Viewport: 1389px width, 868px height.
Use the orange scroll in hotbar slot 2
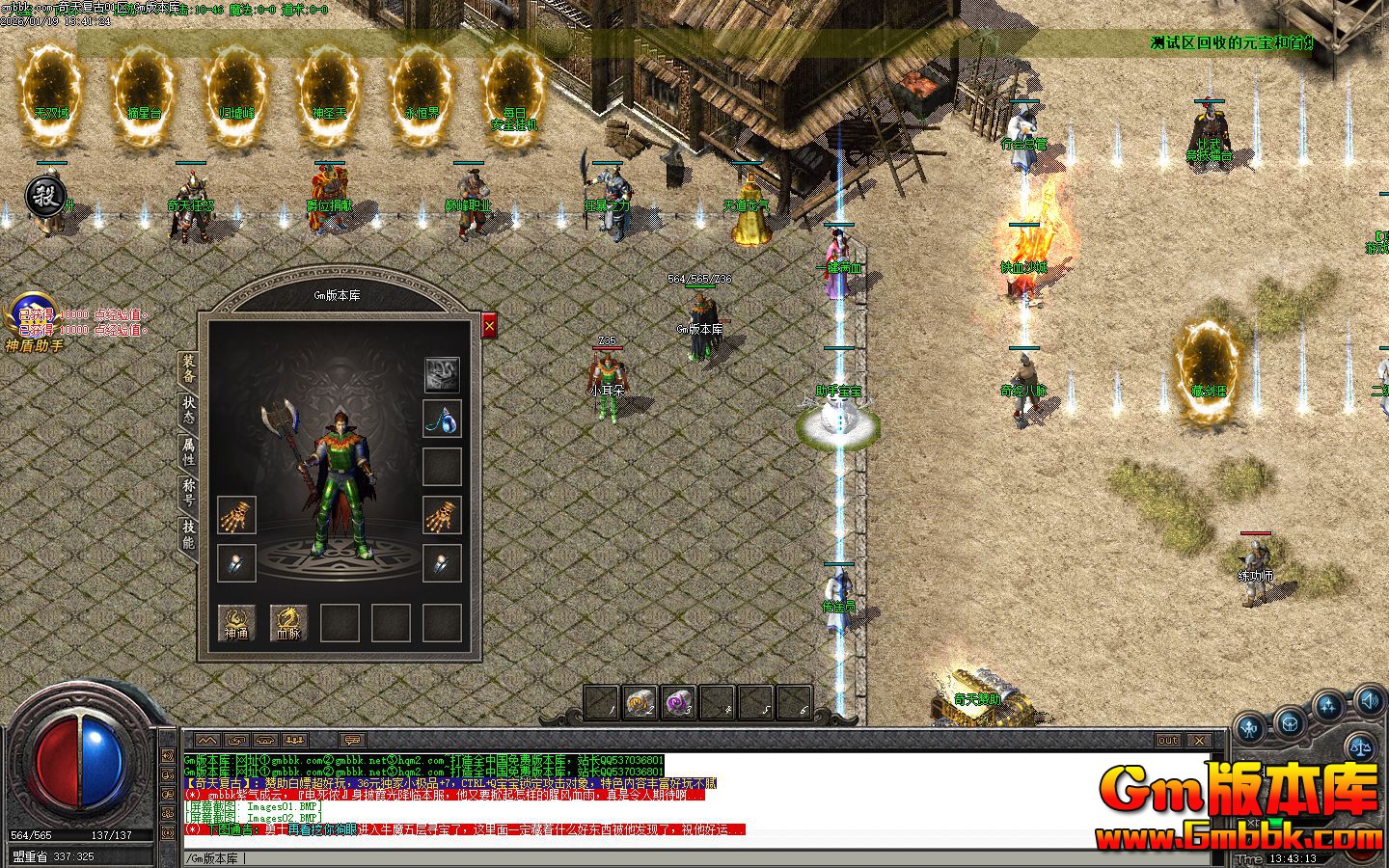pyautogui.click(x=640, y=703)
